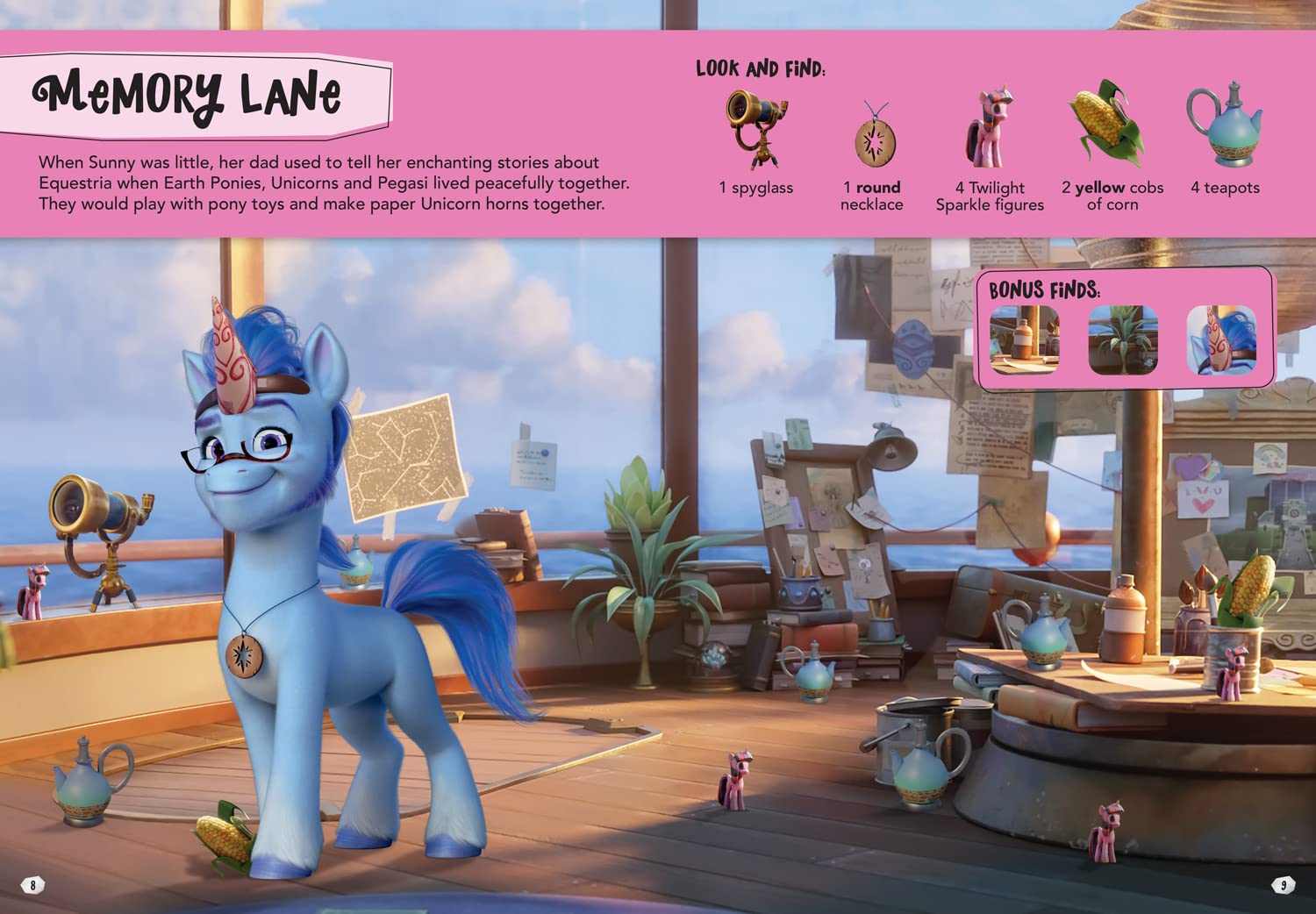Open the potted plant bonus find thumbnail

pos(1123,340)
